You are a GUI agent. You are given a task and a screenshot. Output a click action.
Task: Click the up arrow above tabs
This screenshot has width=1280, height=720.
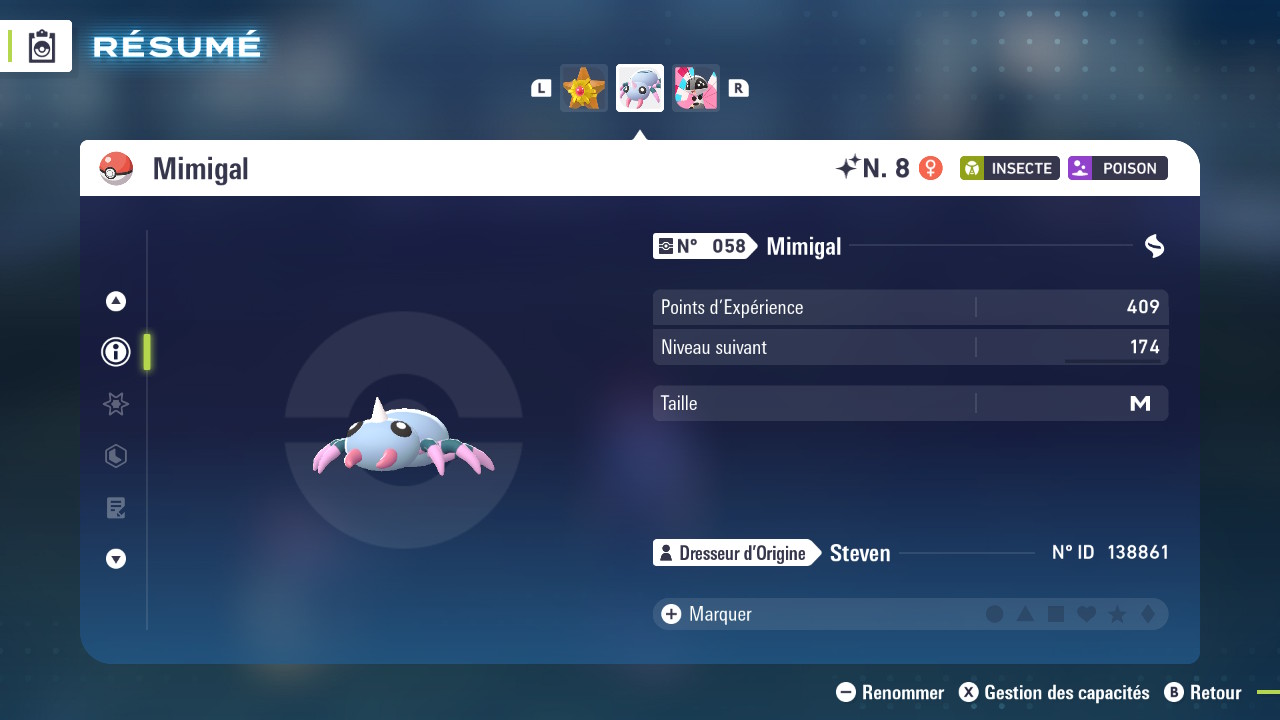point(116,301)
